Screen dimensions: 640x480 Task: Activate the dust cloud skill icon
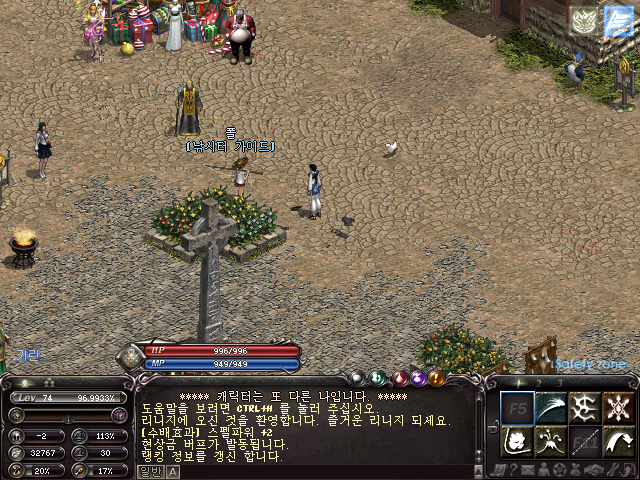(x=517, y=441)
